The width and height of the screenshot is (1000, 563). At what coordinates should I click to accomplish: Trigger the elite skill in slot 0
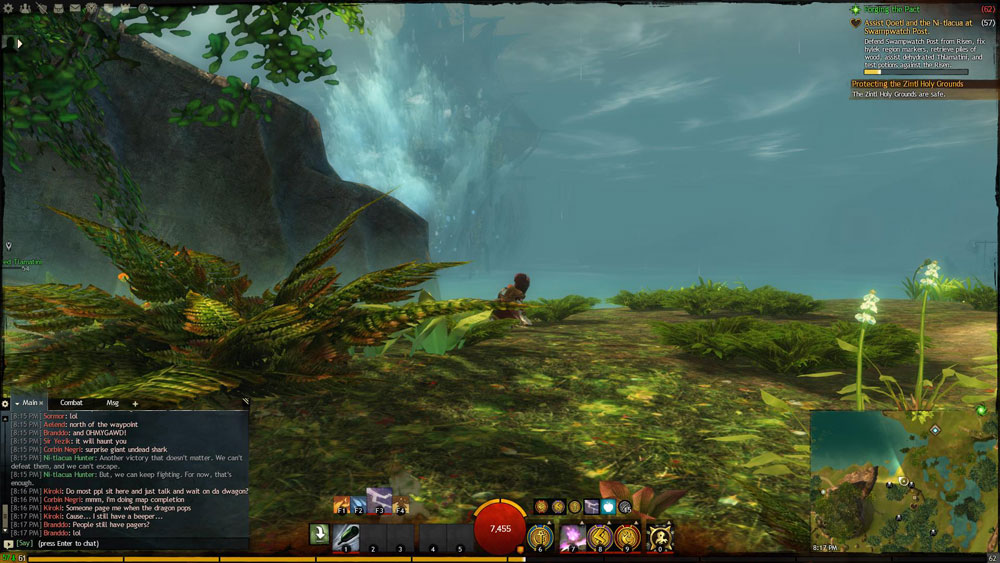(659, 536)
